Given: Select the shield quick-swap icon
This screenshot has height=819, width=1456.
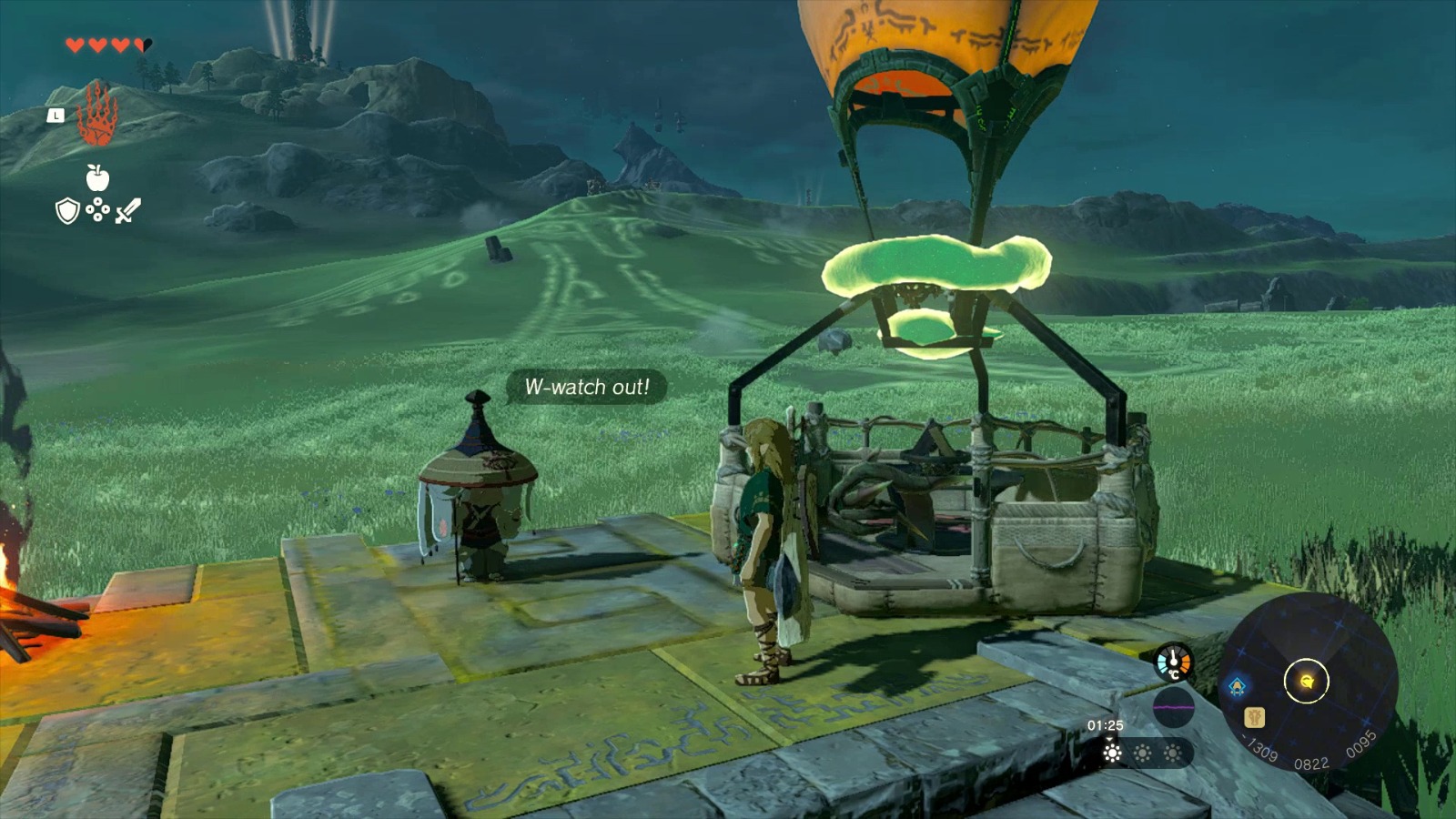Looking at the screenshot, I should click(x=67, y=212).
